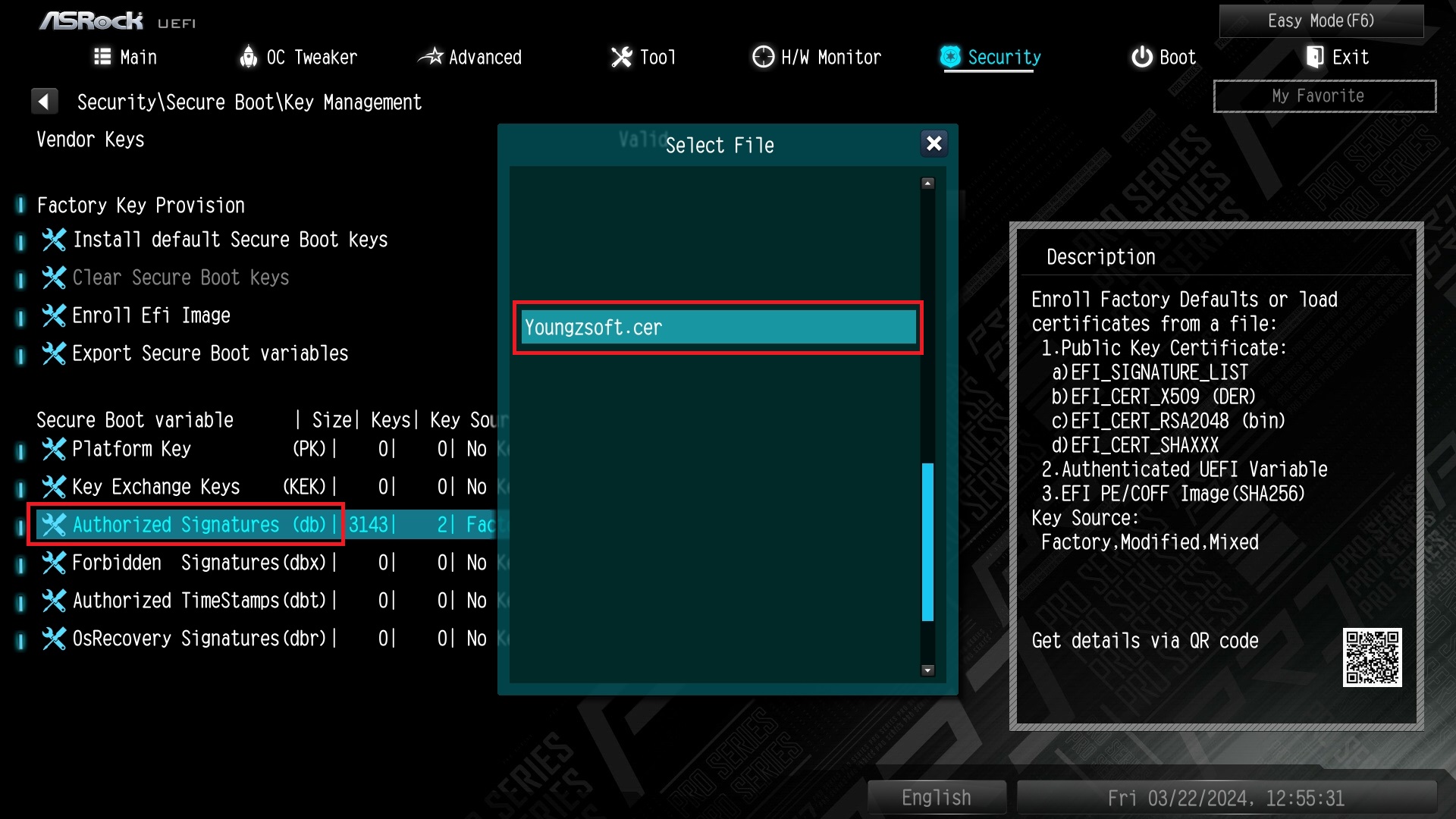The width and height of the screenshot is (1456, 819).
Task: Go to the Advanced tab
Action: [x=470, y=57]
